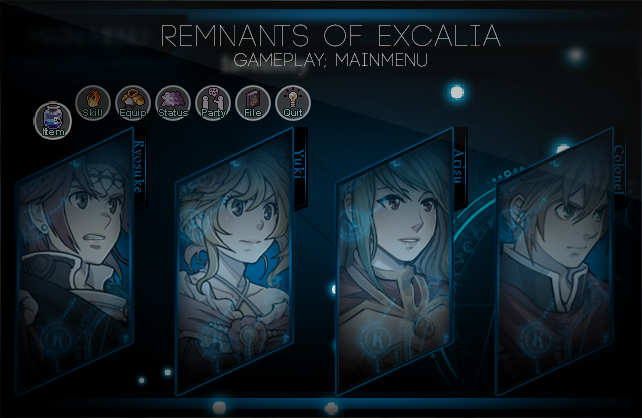The width and height of the screenshot is (642, 418).
Task: Open the Equip menu
Action: coord(133,102)
